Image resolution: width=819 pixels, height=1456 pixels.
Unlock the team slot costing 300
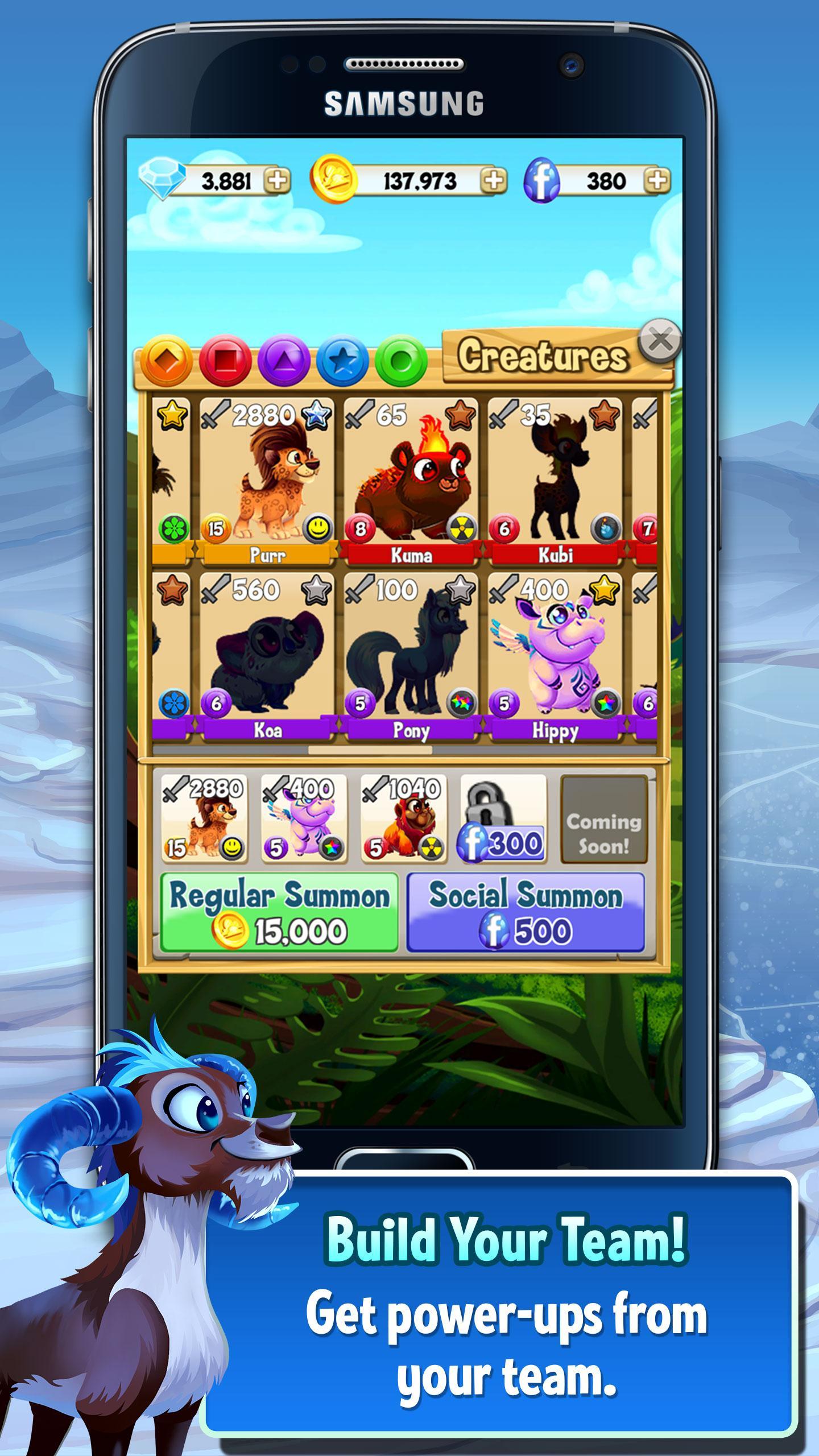pos(503,819)
